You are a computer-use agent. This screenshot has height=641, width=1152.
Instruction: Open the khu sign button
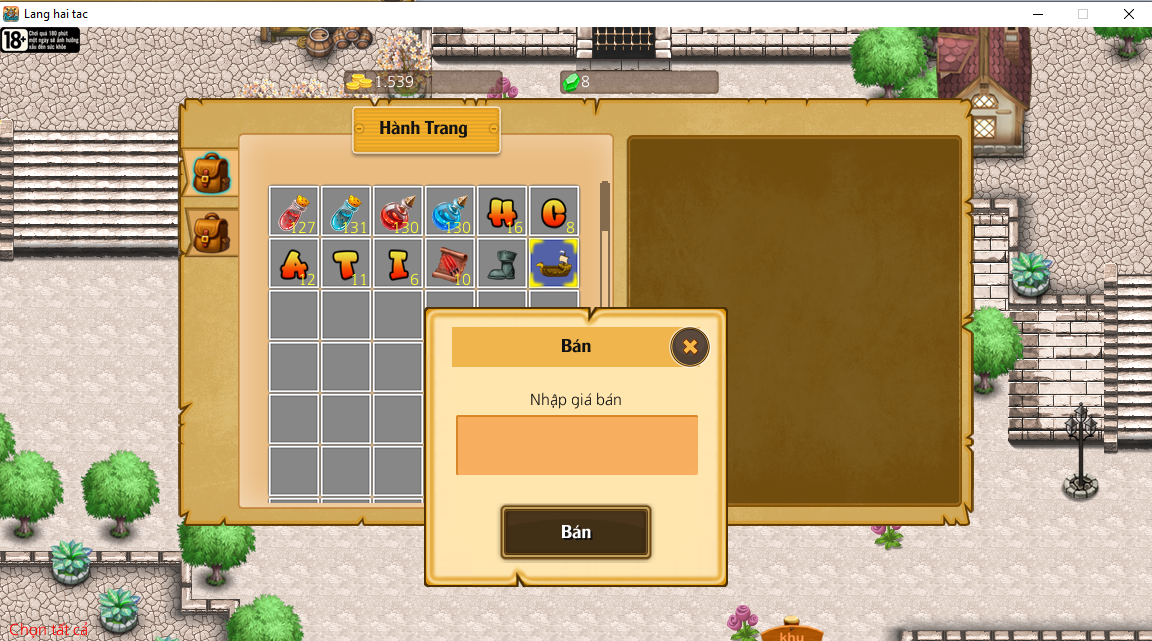coord(792,634)
